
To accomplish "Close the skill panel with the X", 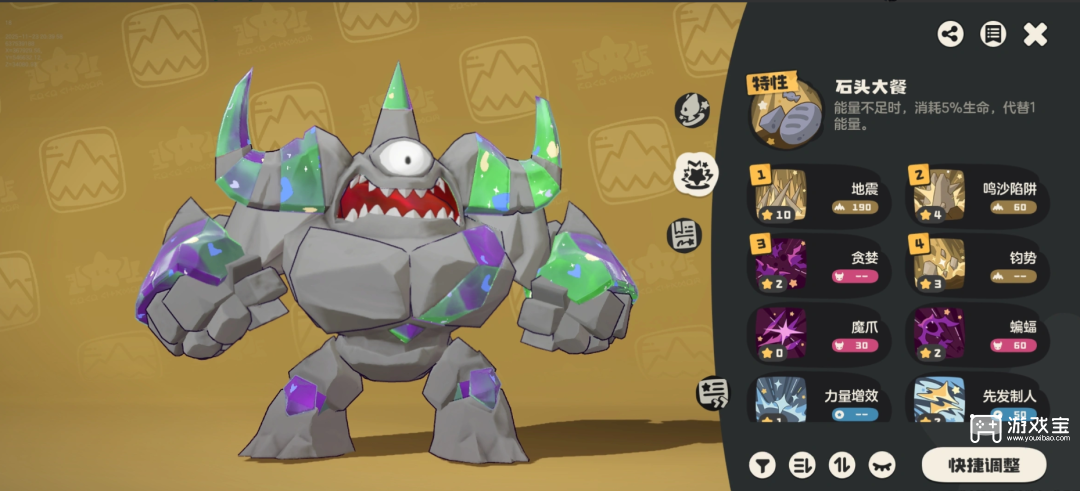I will click(1036, 34).
